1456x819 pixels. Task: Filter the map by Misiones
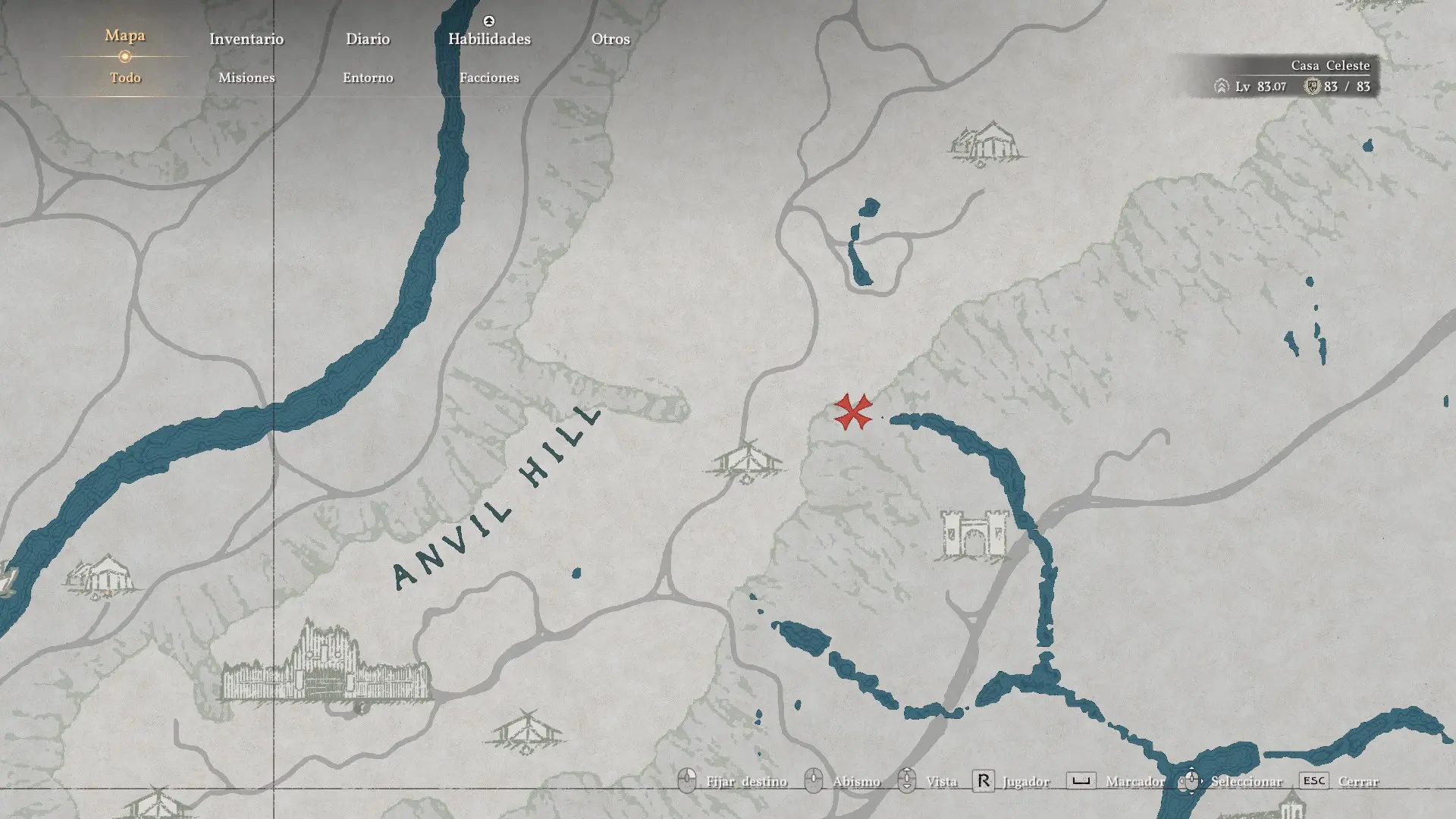[246, 77]
